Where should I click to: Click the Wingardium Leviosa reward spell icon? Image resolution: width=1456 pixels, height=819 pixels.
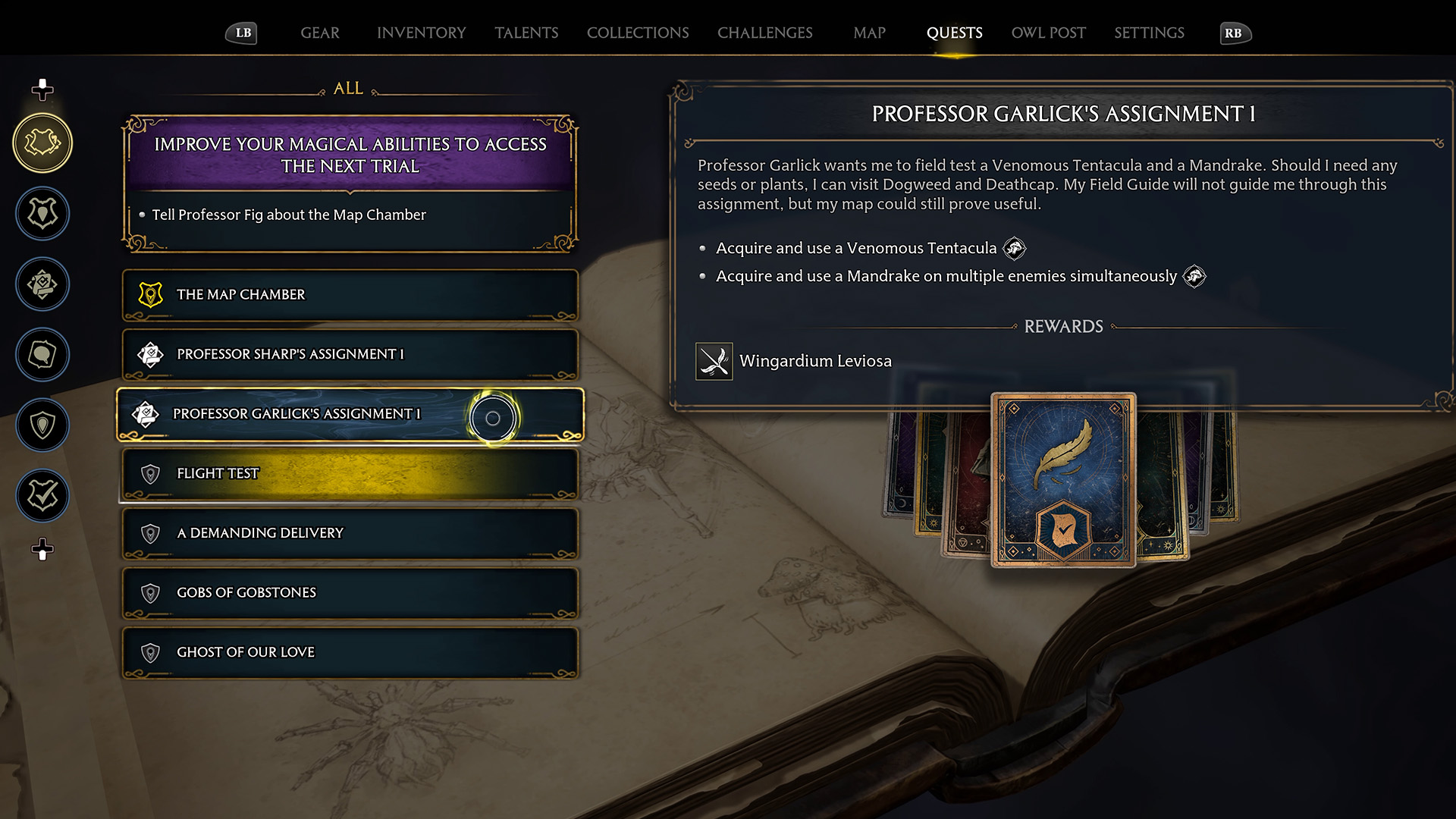point(714,361)
